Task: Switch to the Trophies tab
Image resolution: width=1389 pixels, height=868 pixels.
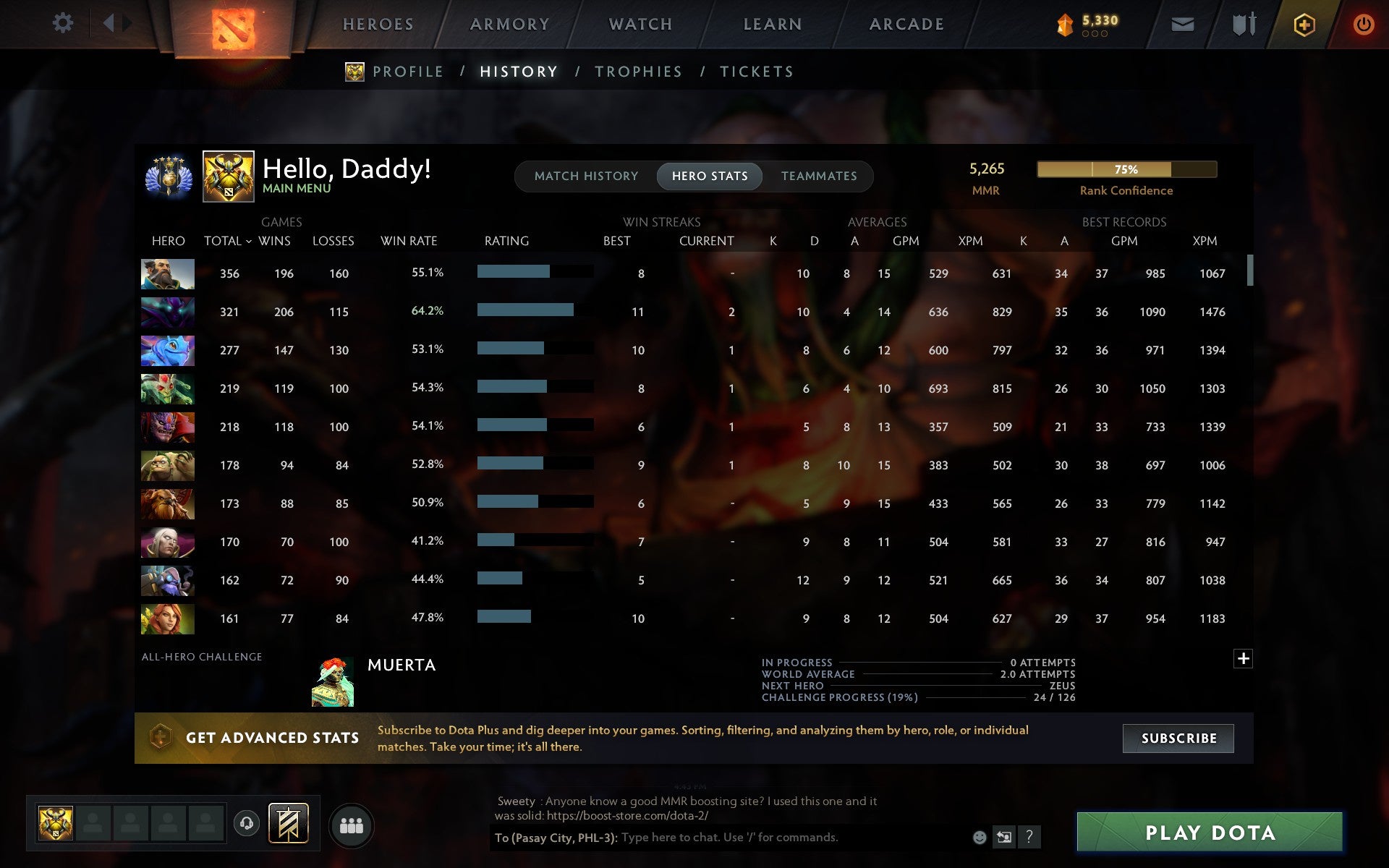Action: coord(639,71)
